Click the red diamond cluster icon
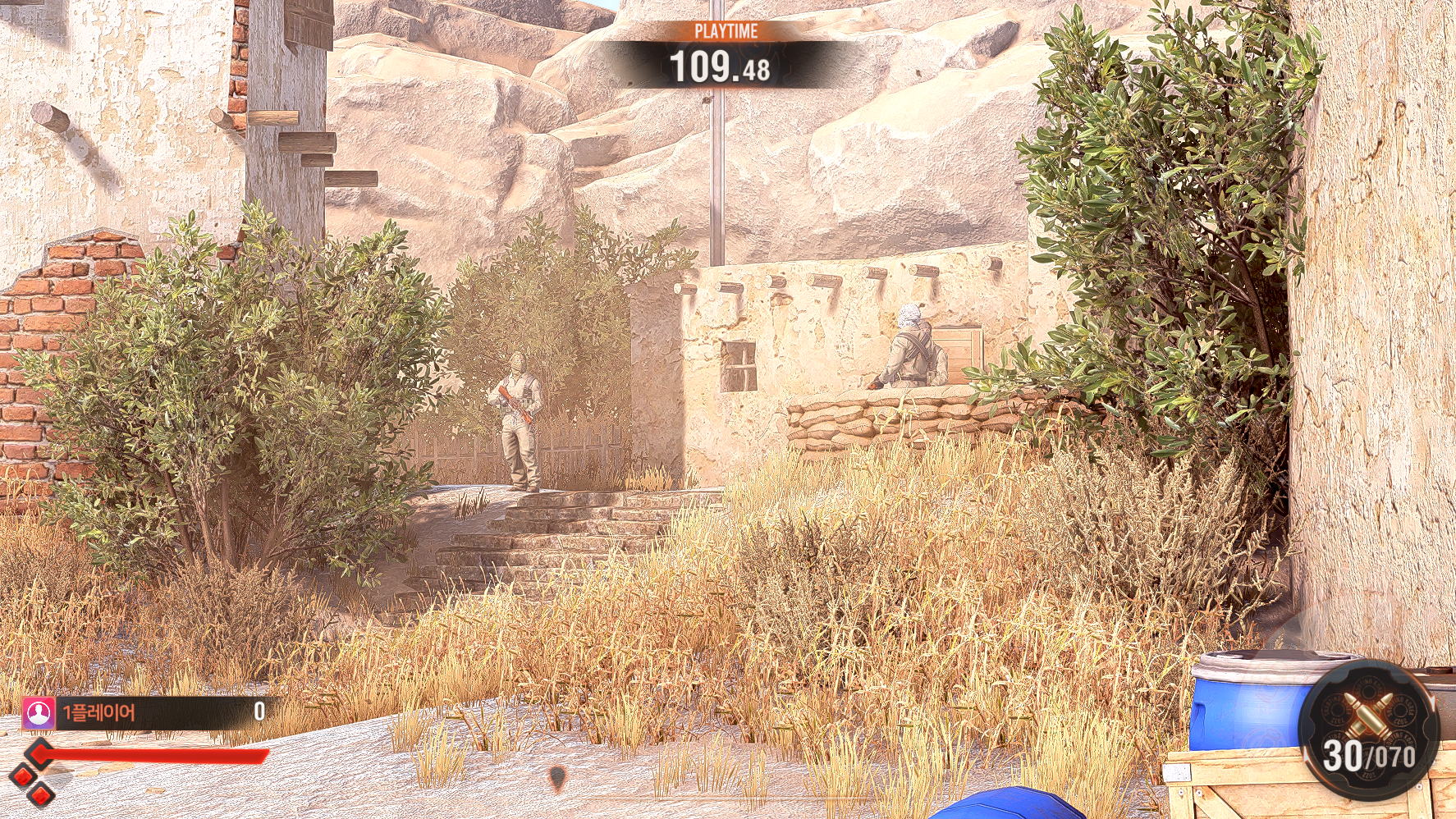This screenshot has height=819, width=1456. click(x=31, y=774)
